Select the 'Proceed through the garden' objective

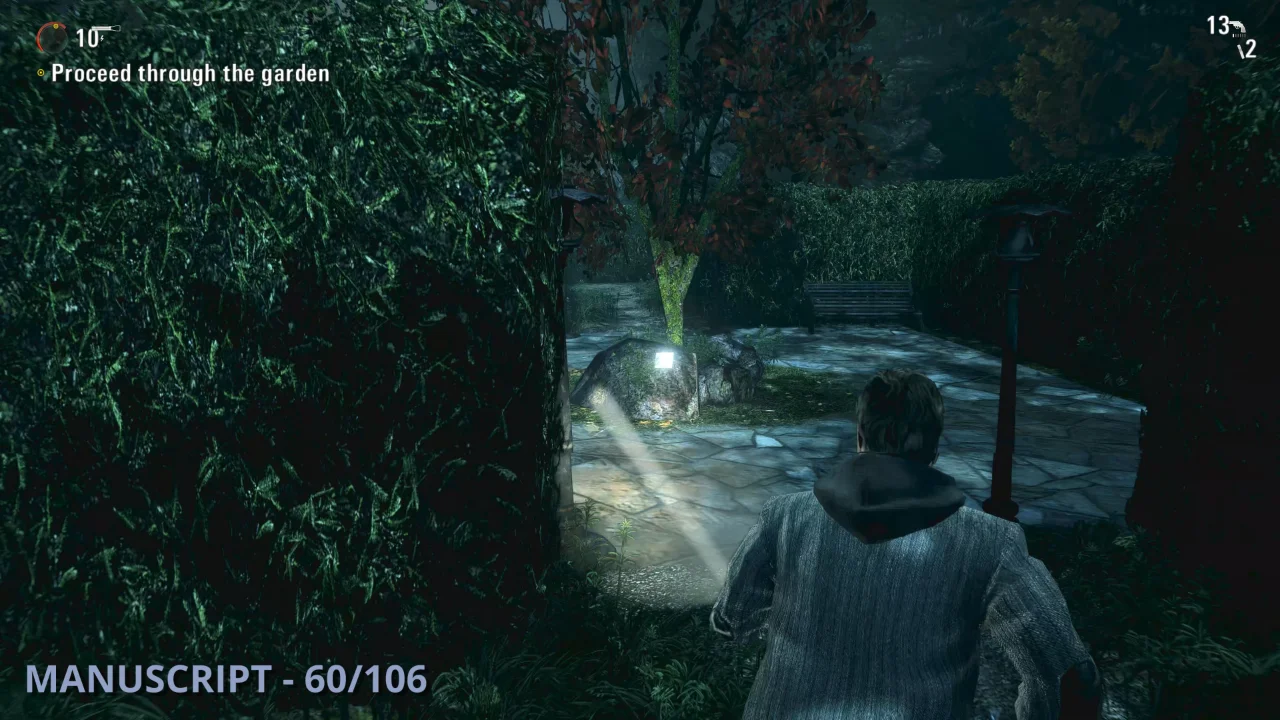tap(191, 73)
